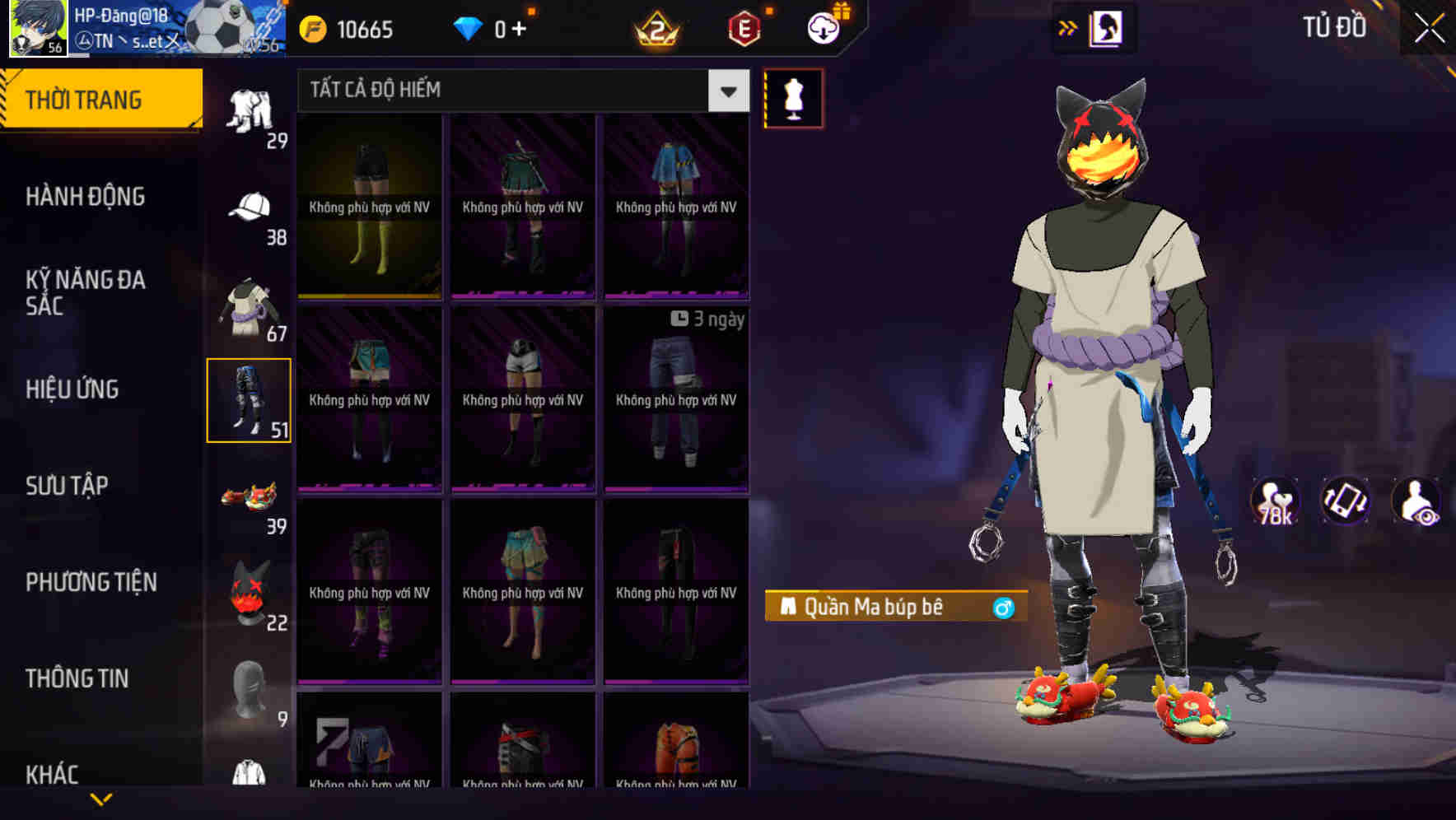Expand more categories with the bottom chevron
The height and width of the screenshot is (820, 1456).
coord(102,797)
